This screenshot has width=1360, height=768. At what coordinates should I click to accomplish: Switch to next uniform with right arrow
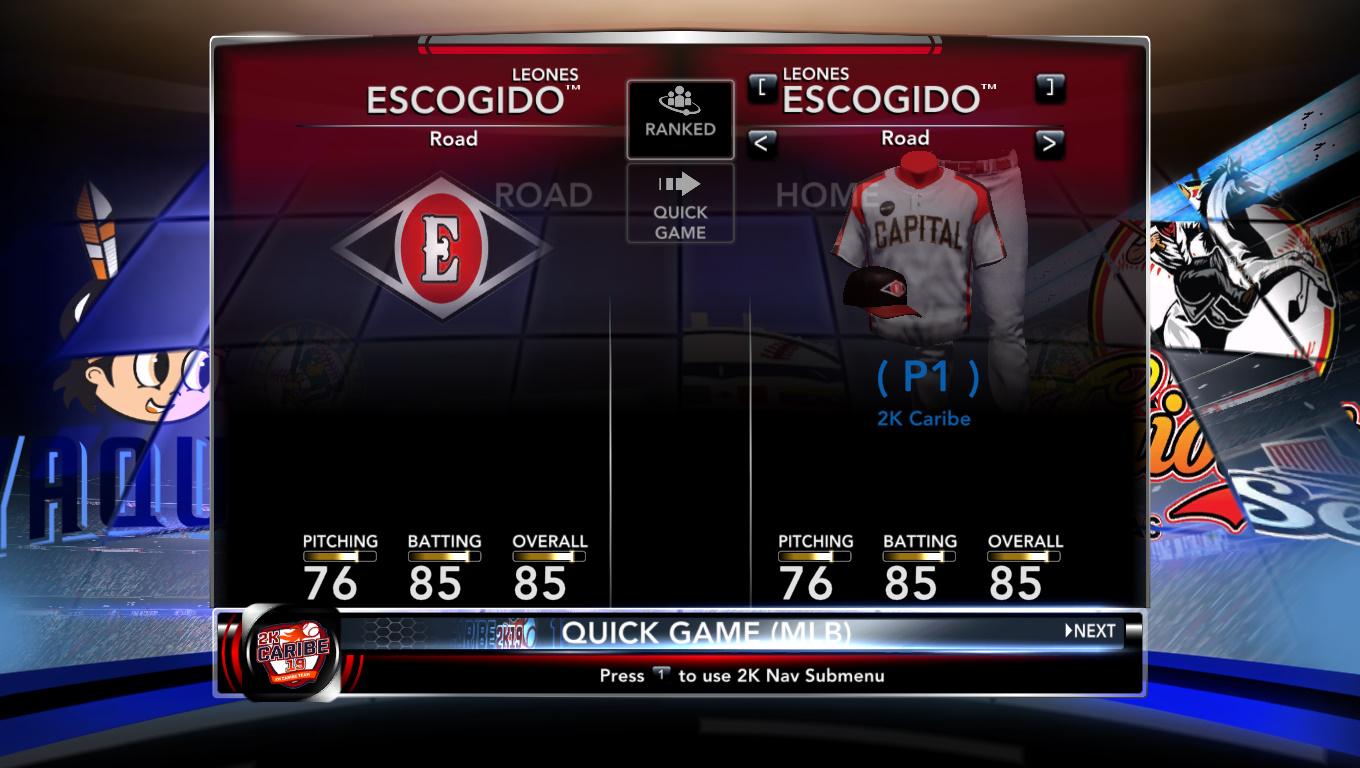[1049, 143]
